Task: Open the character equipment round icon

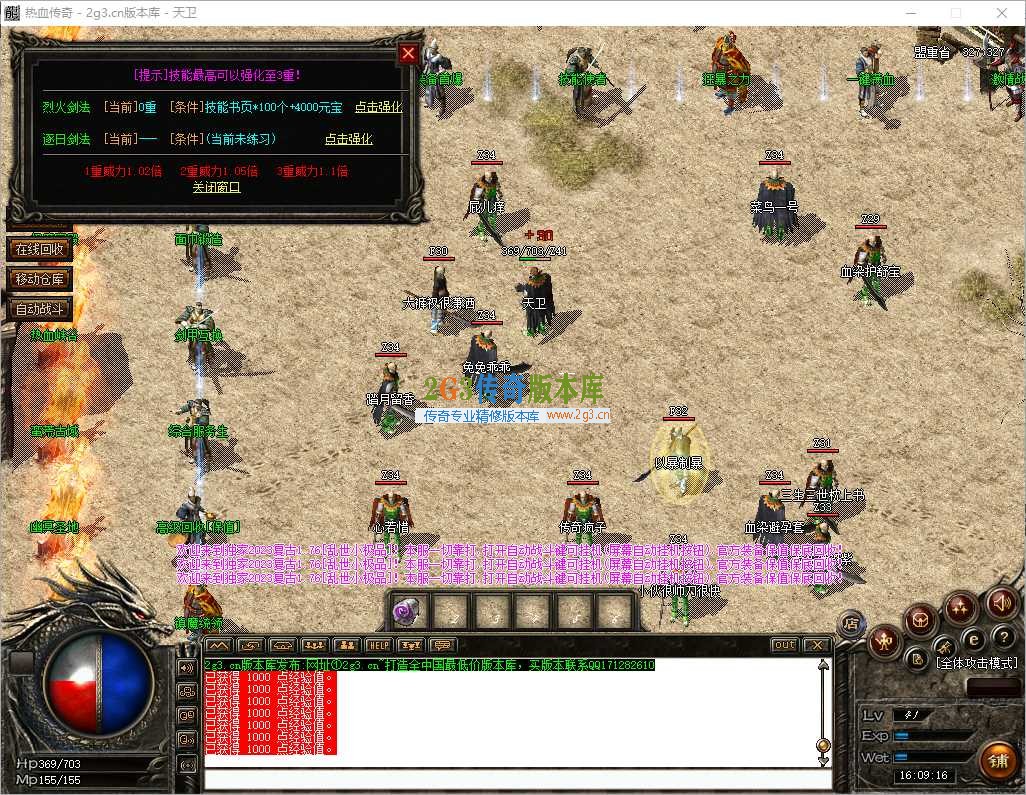Action: (884, 641)
